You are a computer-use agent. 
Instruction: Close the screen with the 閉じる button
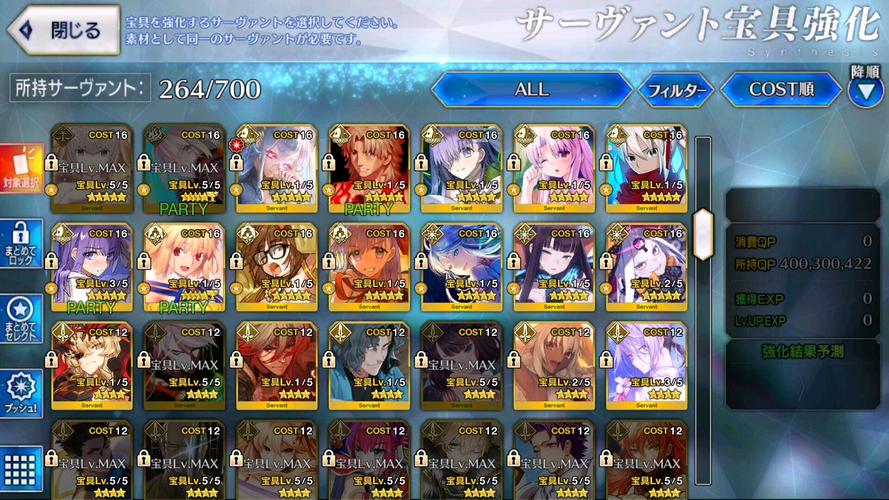(62, 30)
